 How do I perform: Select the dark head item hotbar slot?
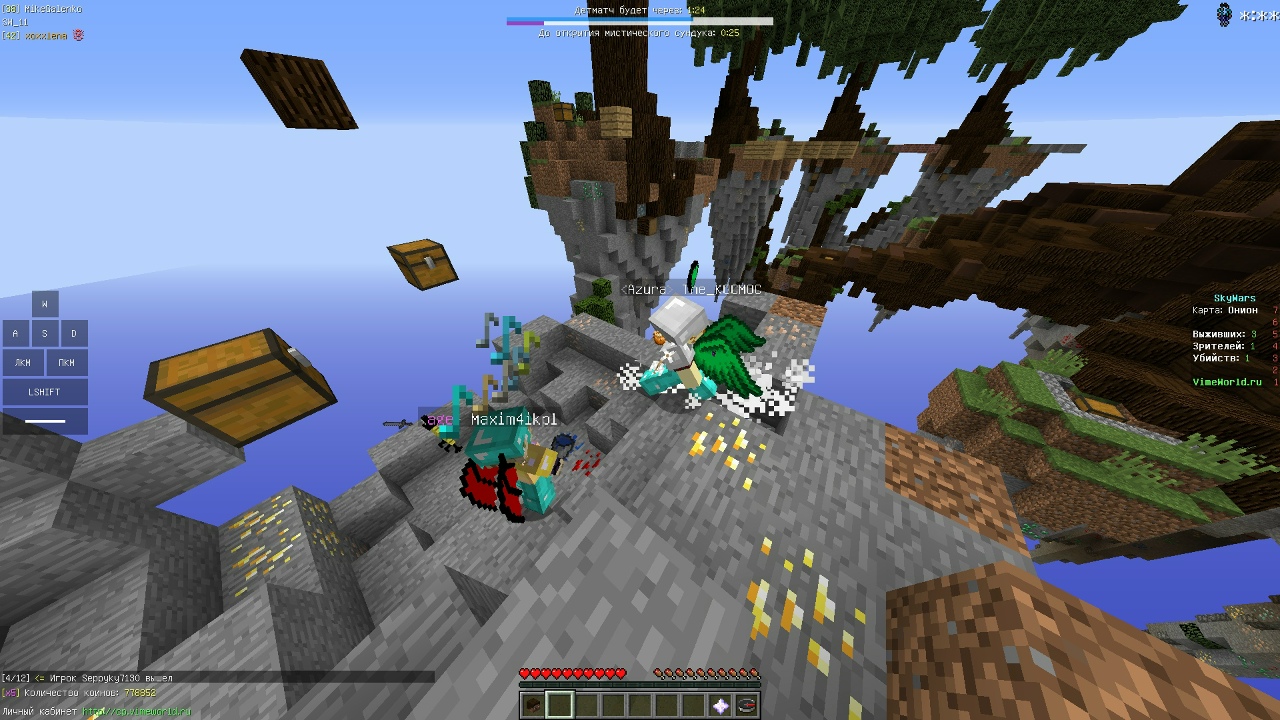tap(533, 705)
